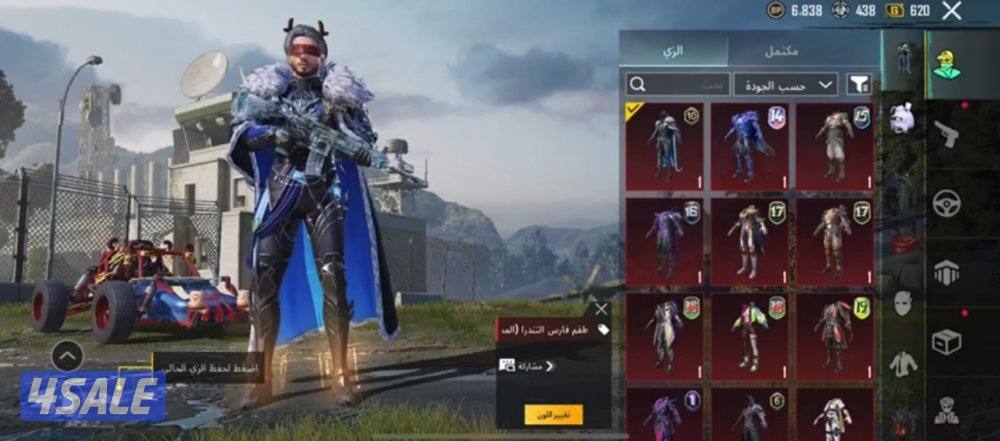
Task: Close the inventory screen with the X
Action: (x=952, y=11)
